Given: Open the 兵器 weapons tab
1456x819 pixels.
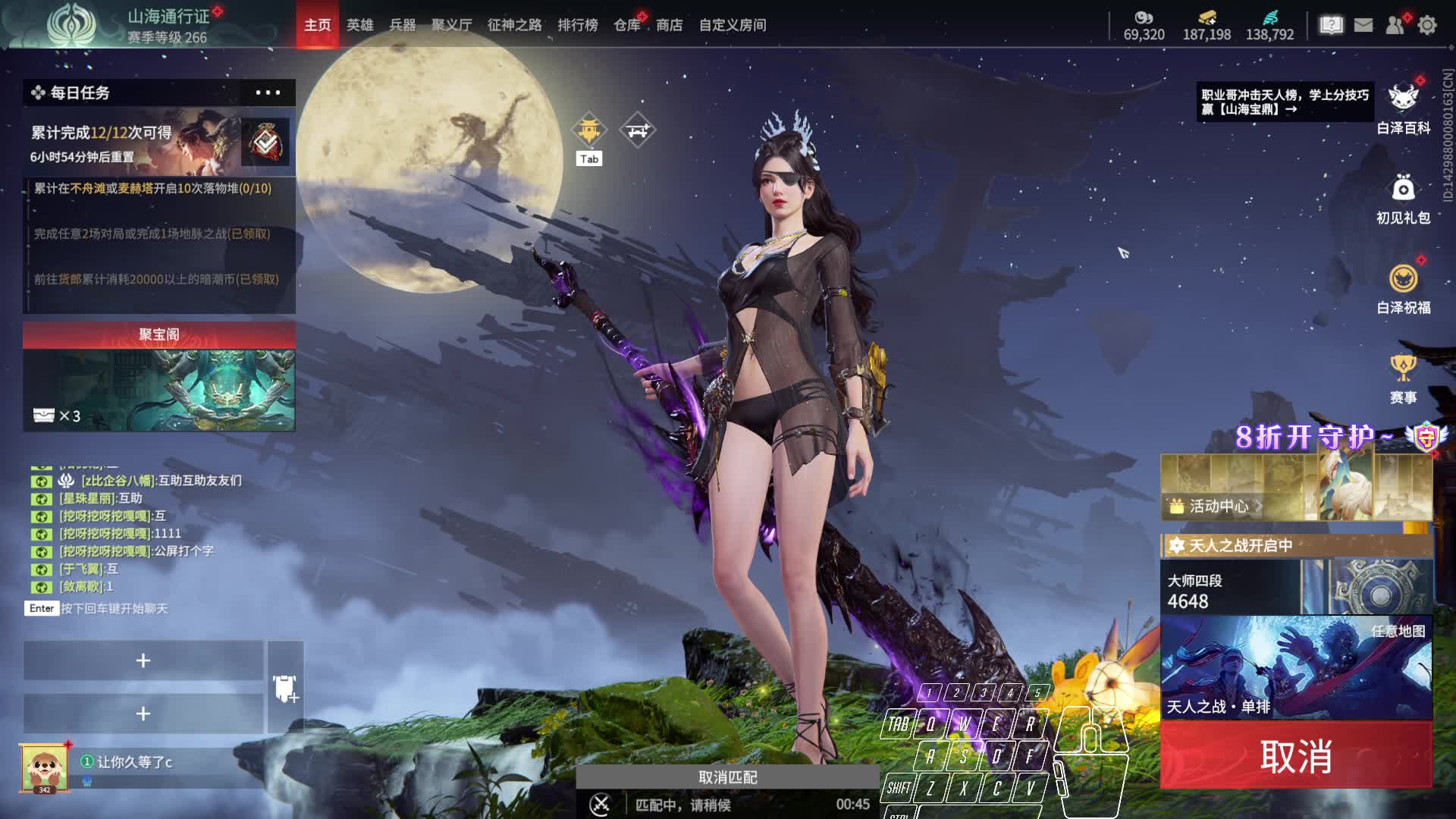Looking at the screenshot, I should 402,25.
